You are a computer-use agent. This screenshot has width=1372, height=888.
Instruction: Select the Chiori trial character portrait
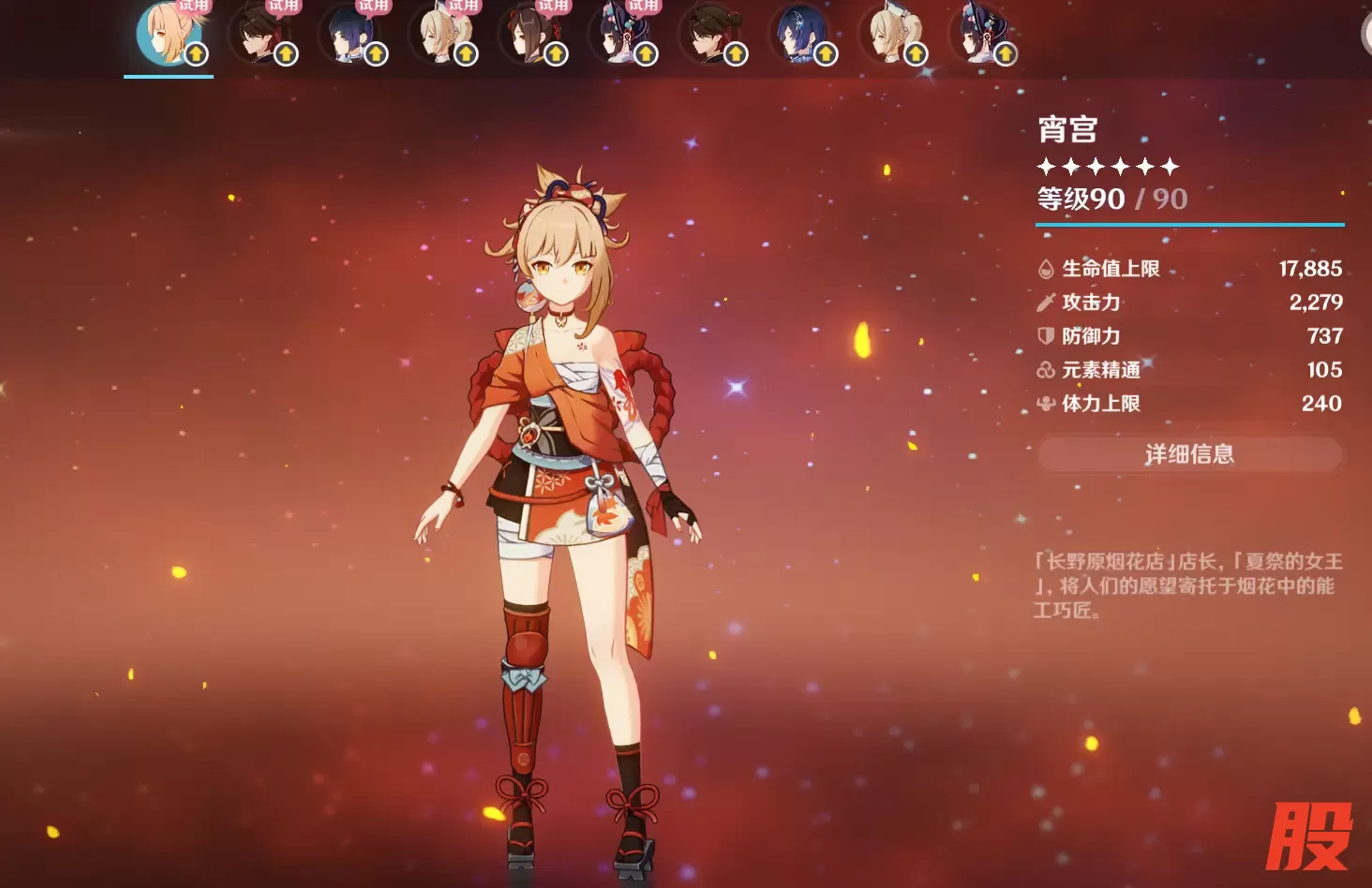pyautogui.click(x=529, y=36)
